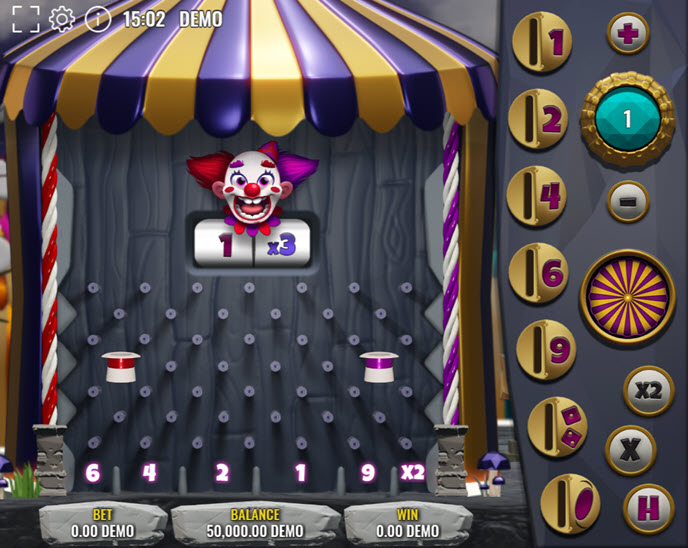
Task: Increase bet with the plus button
Action: (628, 34)
